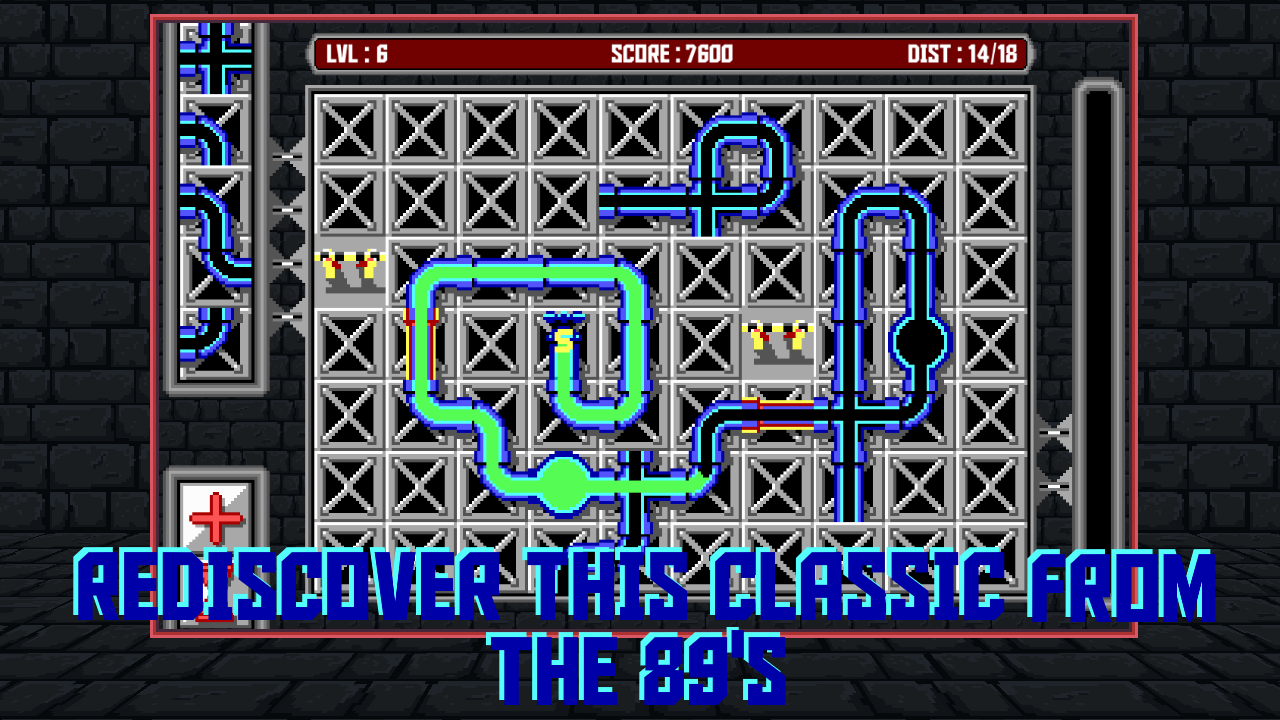Select the green-filled reservoir tile
1280x720 pixels.
[x=564, y=485]
